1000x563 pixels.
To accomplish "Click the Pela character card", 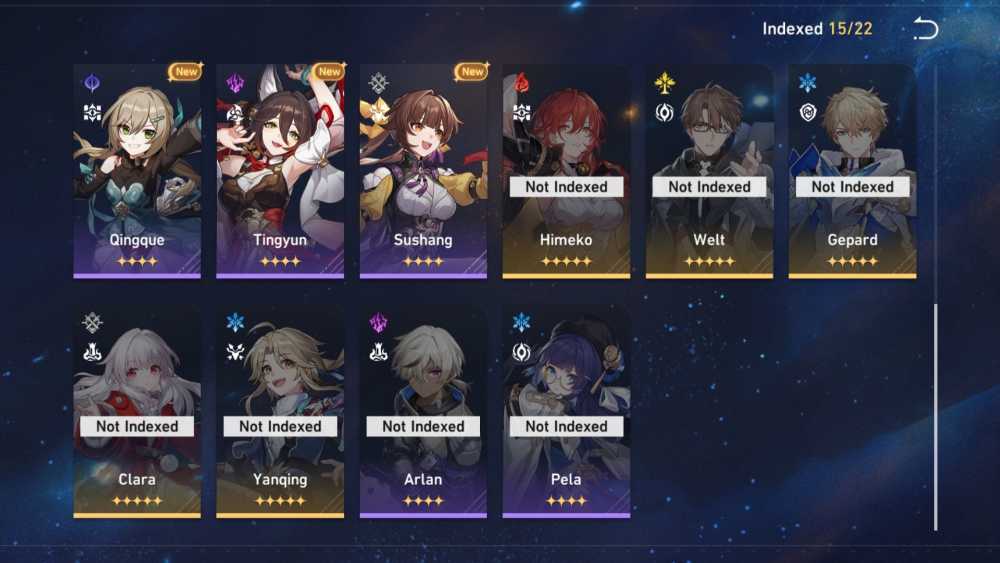I will tap(566, 410).
